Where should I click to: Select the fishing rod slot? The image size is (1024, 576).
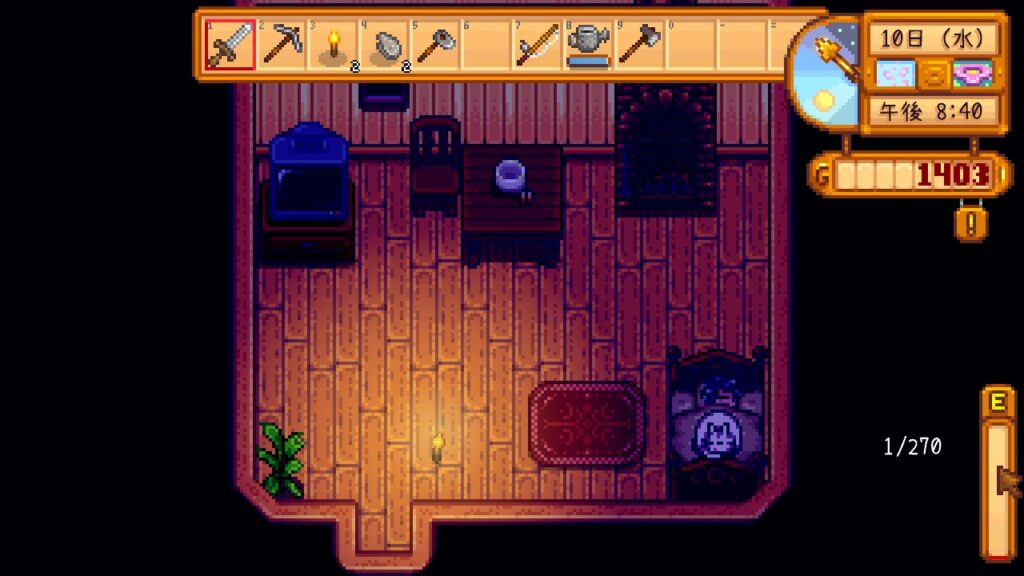537,45
